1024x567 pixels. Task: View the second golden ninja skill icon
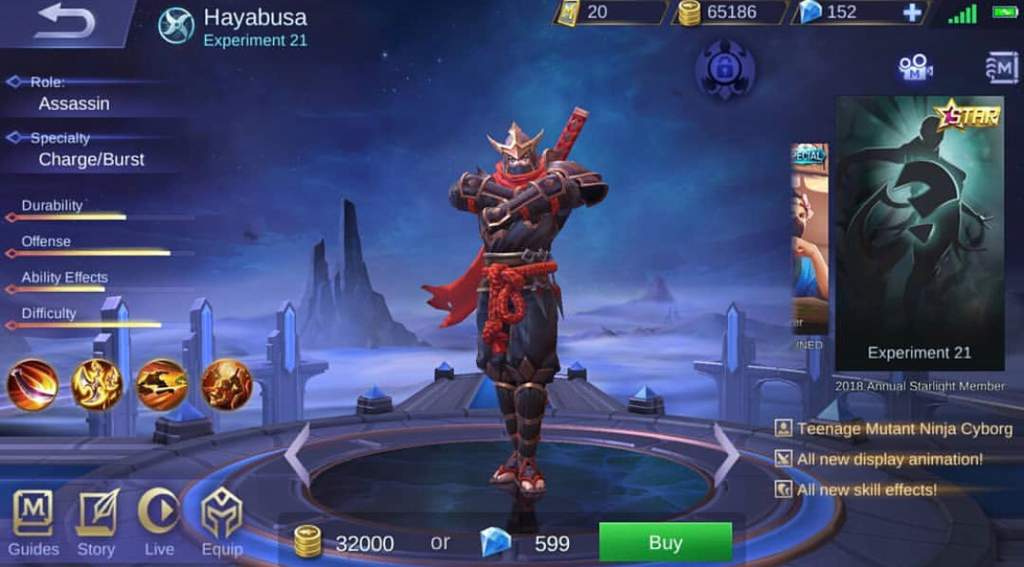tap(97, 385)
